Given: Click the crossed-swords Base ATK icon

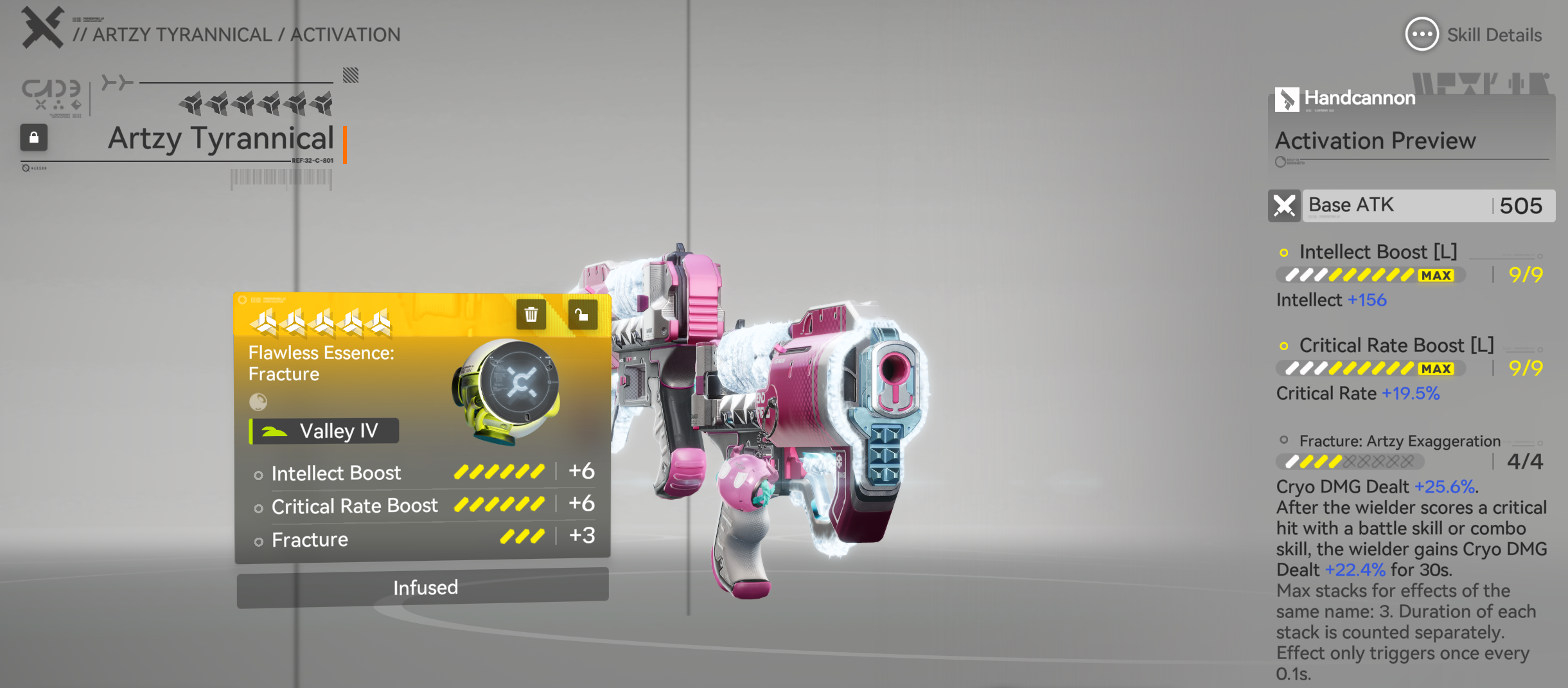Looking at the screenshot, I should (1285, 206).
